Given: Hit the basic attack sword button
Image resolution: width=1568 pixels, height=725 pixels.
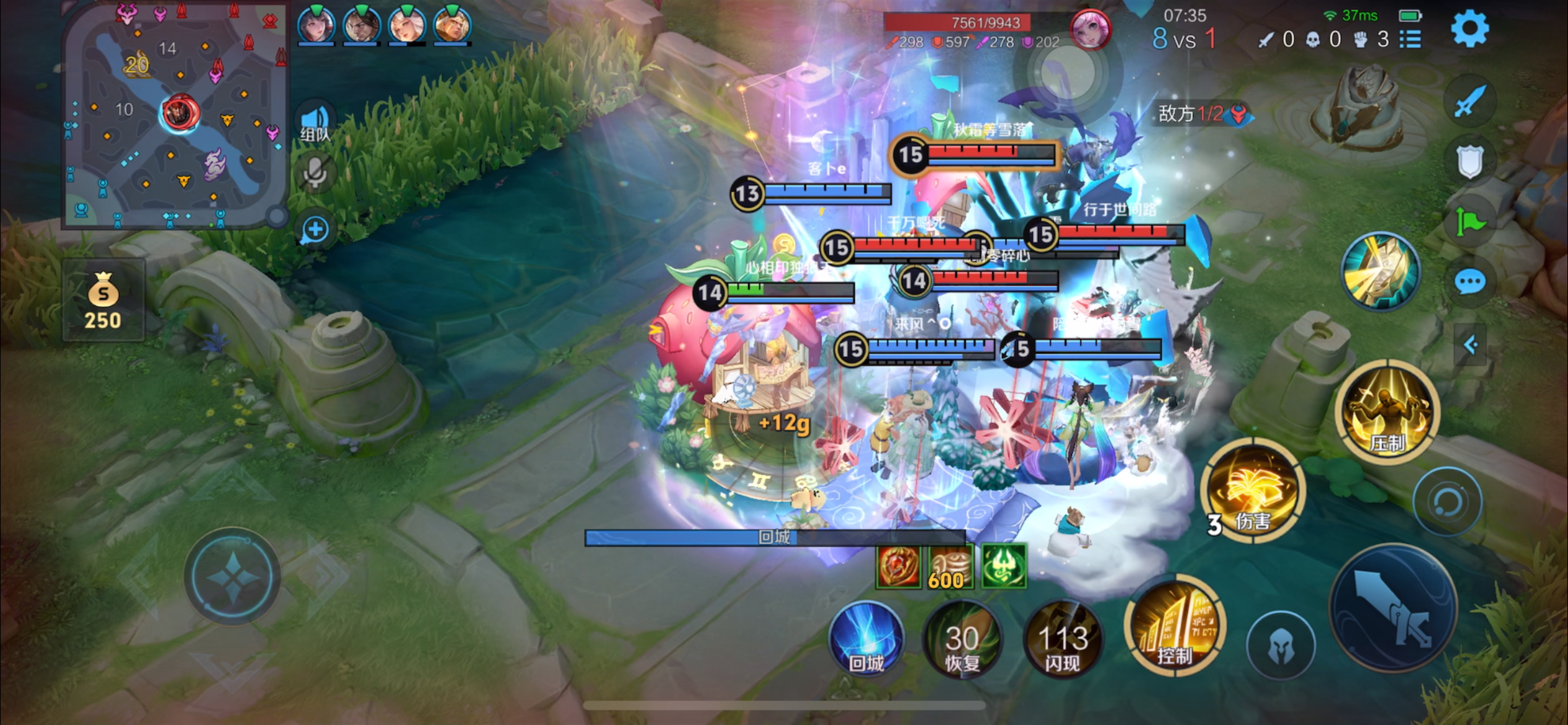Looking at the screenshot, I should (x=1393, y=609).
